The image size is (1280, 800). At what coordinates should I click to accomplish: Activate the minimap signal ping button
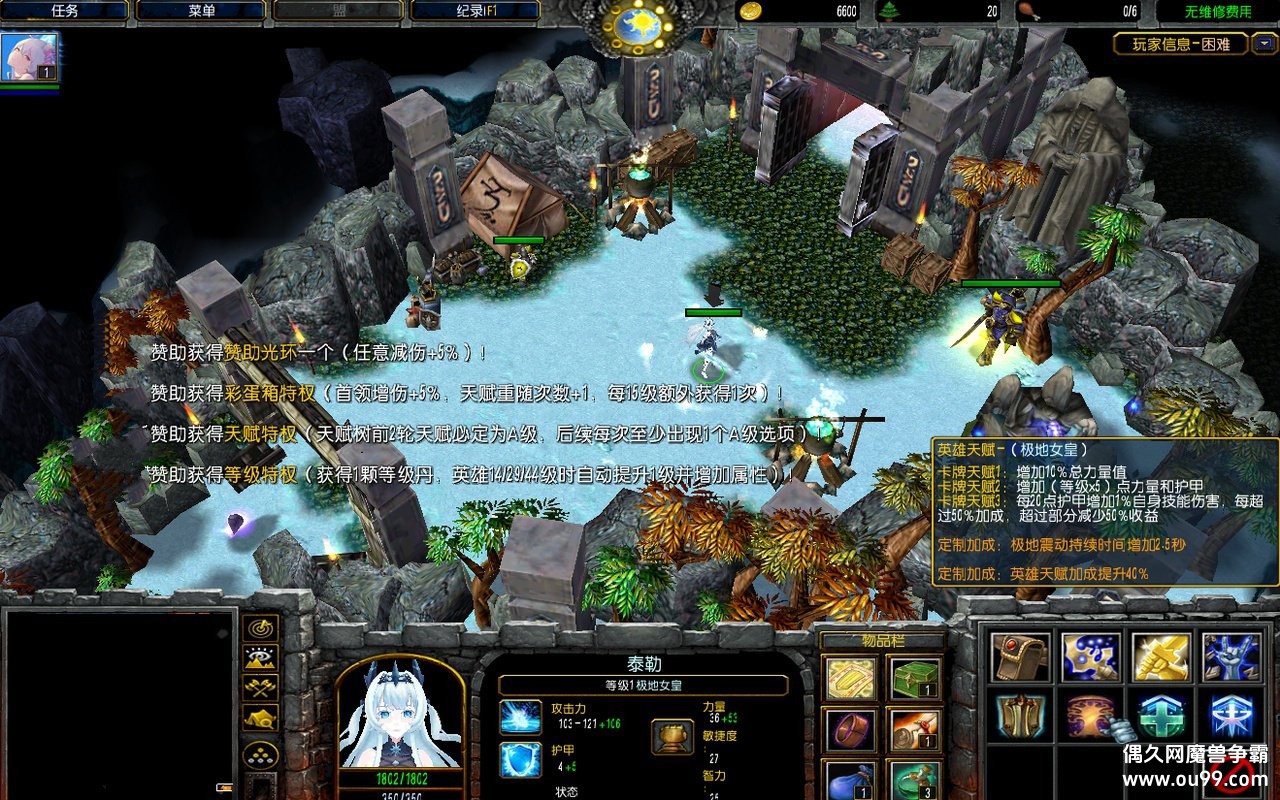[x=261, y=628]
